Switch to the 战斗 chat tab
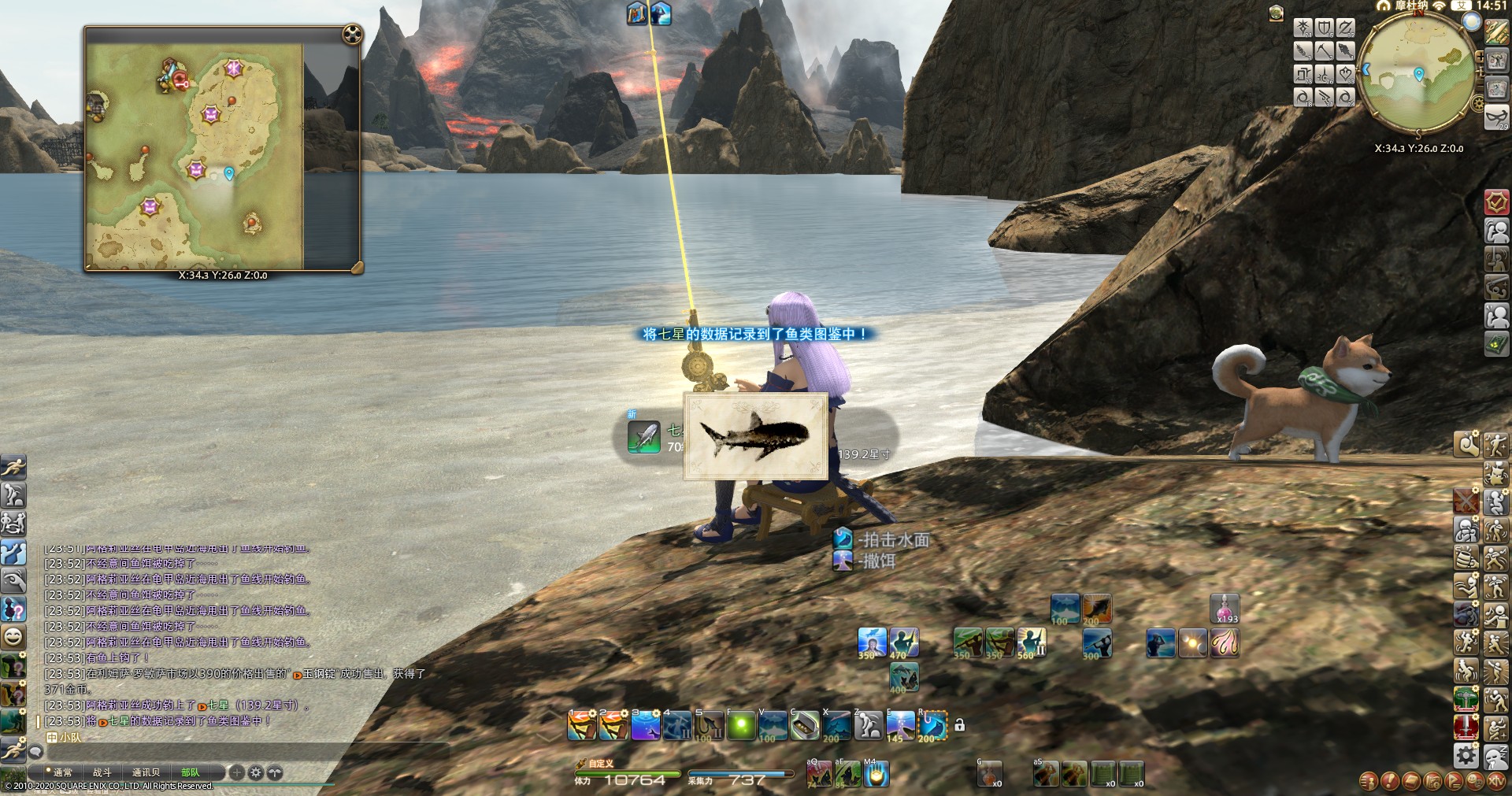The width and height of the screenshot is (1512, 796). tap(102, 772)
